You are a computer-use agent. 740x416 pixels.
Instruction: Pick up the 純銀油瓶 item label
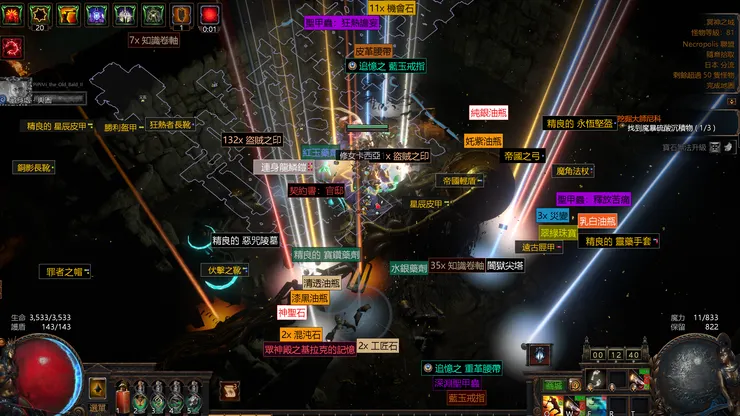point(490,113)
